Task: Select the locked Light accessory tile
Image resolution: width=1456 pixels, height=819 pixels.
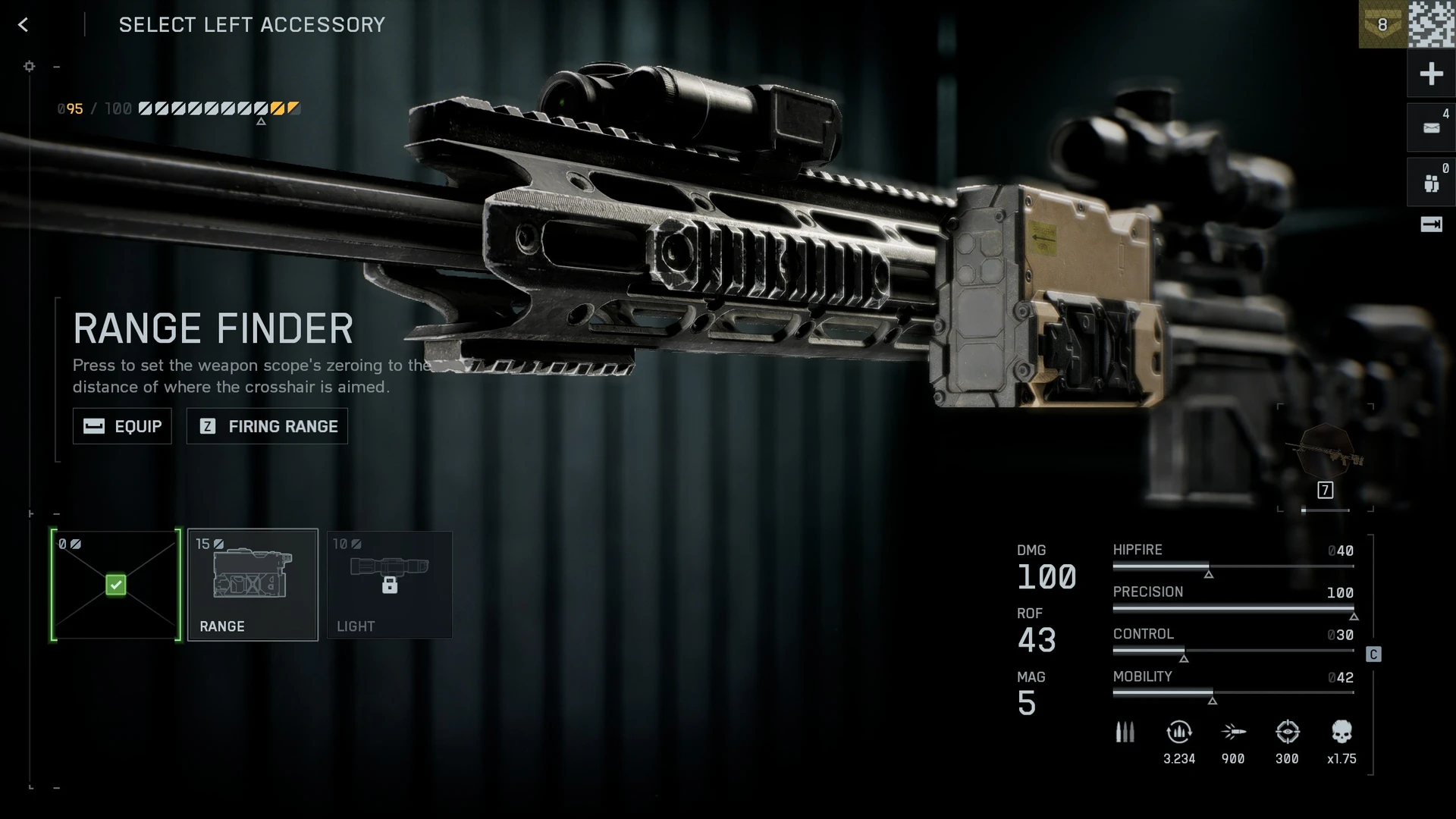Action: click(x=389, y=585)
